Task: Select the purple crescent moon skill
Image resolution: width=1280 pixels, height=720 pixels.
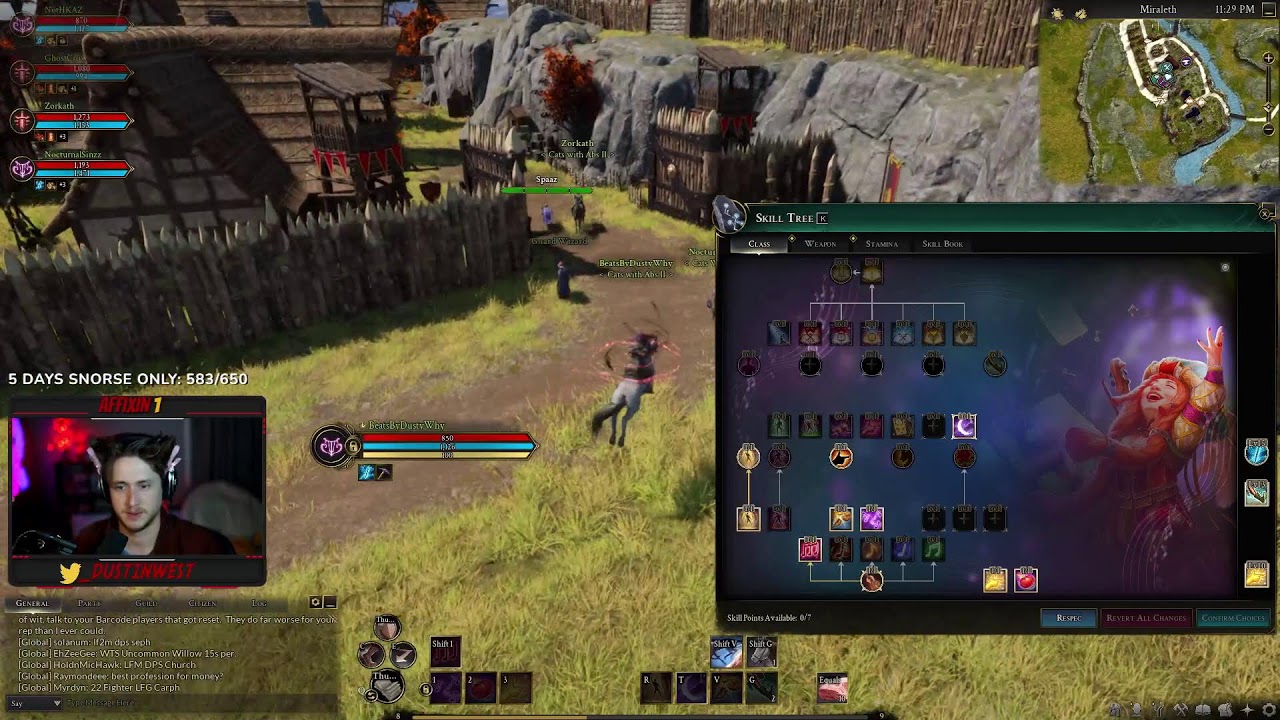Action: pos(964,427)
